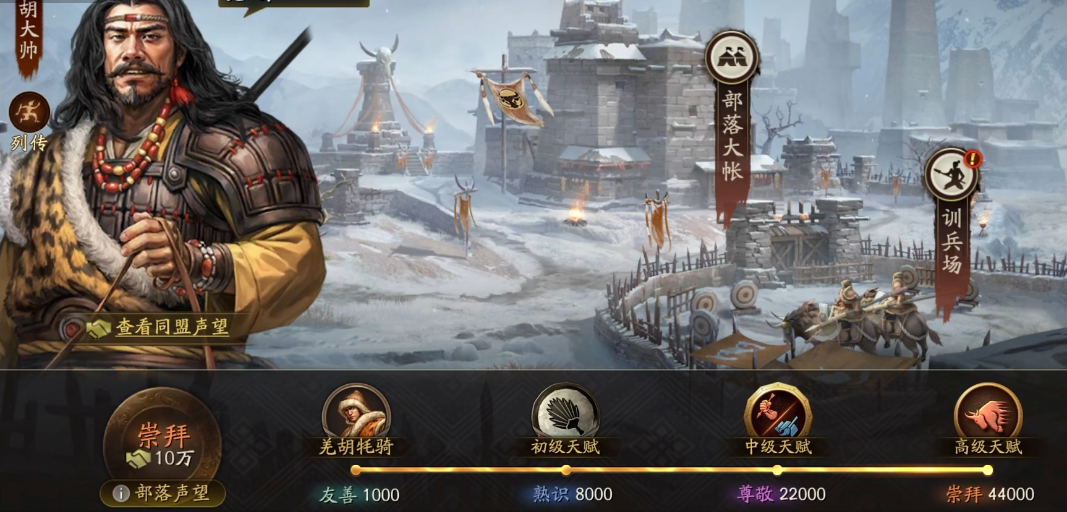View the 初级天赋 basic talent icon
The image size is (1067, 512).
pyautogui.click(x=565, y=412)
